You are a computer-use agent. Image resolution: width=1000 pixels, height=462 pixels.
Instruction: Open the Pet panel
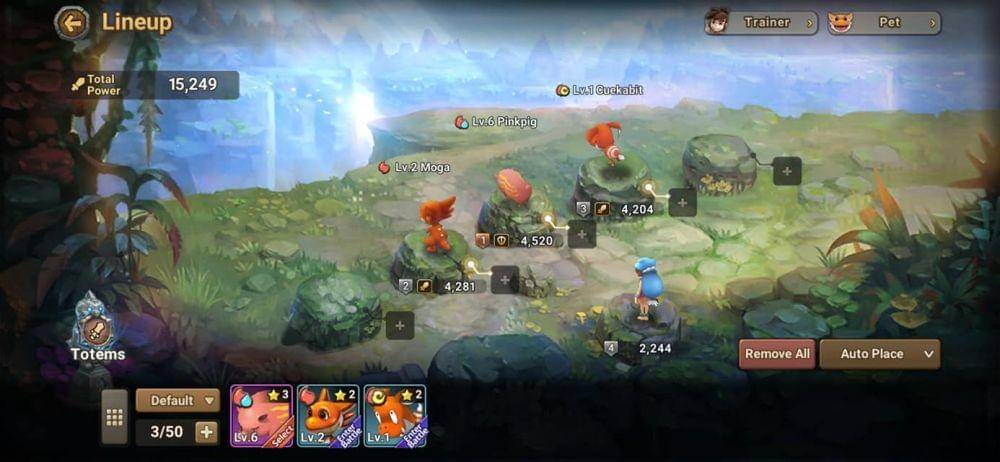click(884, 22)
